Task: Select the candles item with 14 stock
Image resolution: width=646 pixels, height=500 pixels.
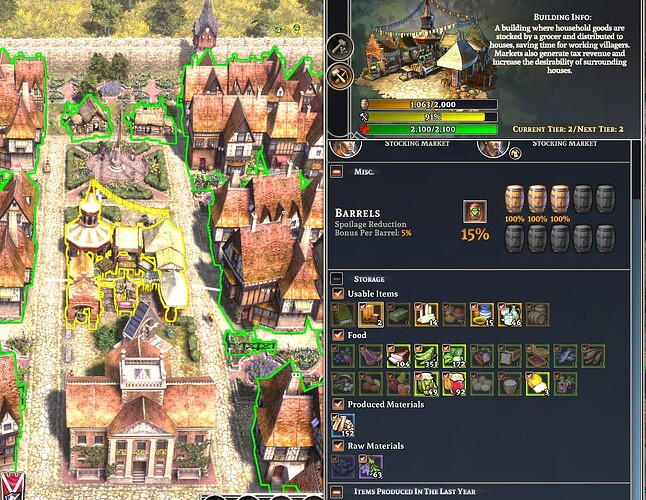Action: [x=427, y=315]
